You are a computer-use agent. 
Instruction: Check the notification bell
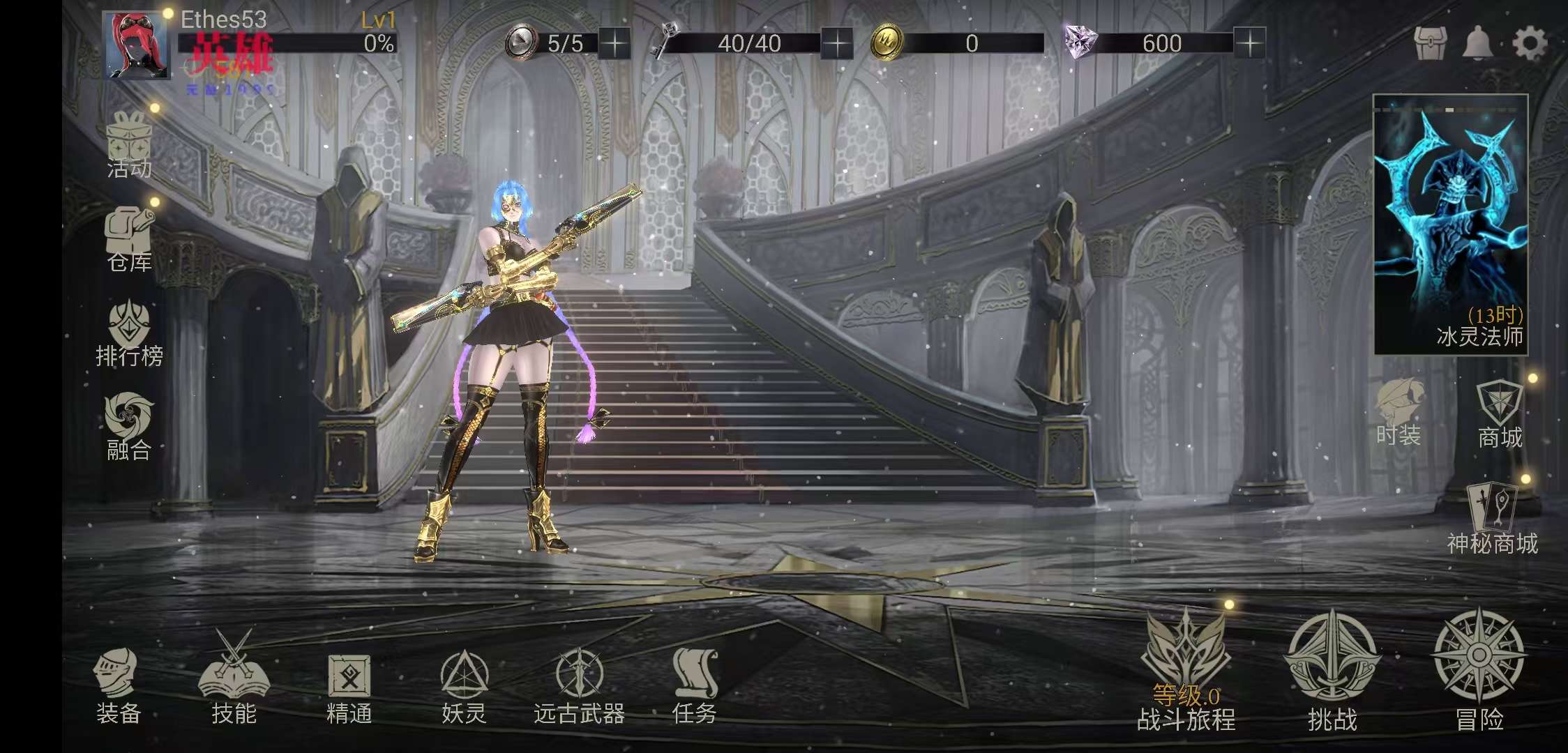(1477, 43)
